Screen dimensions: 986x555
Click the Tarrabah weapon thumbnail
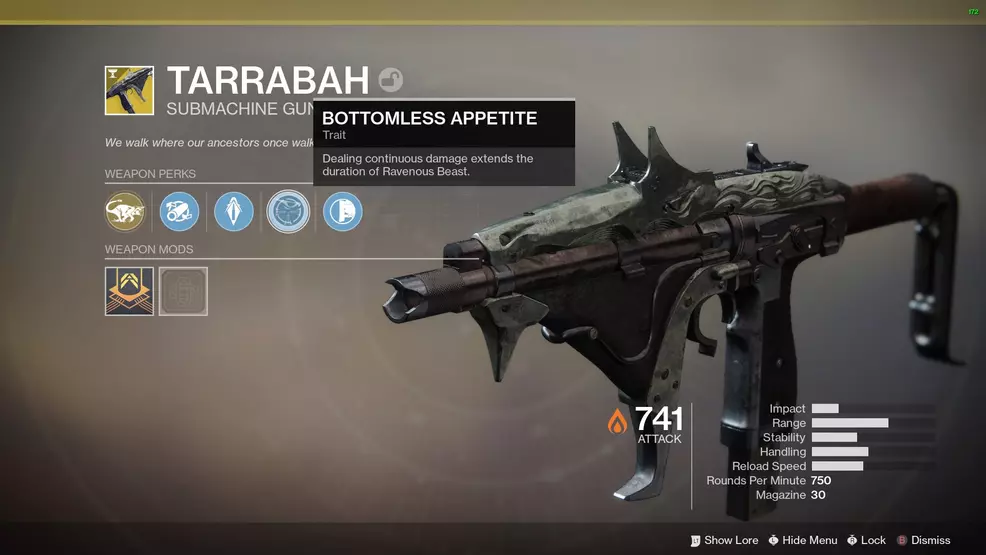click(130, 91)
